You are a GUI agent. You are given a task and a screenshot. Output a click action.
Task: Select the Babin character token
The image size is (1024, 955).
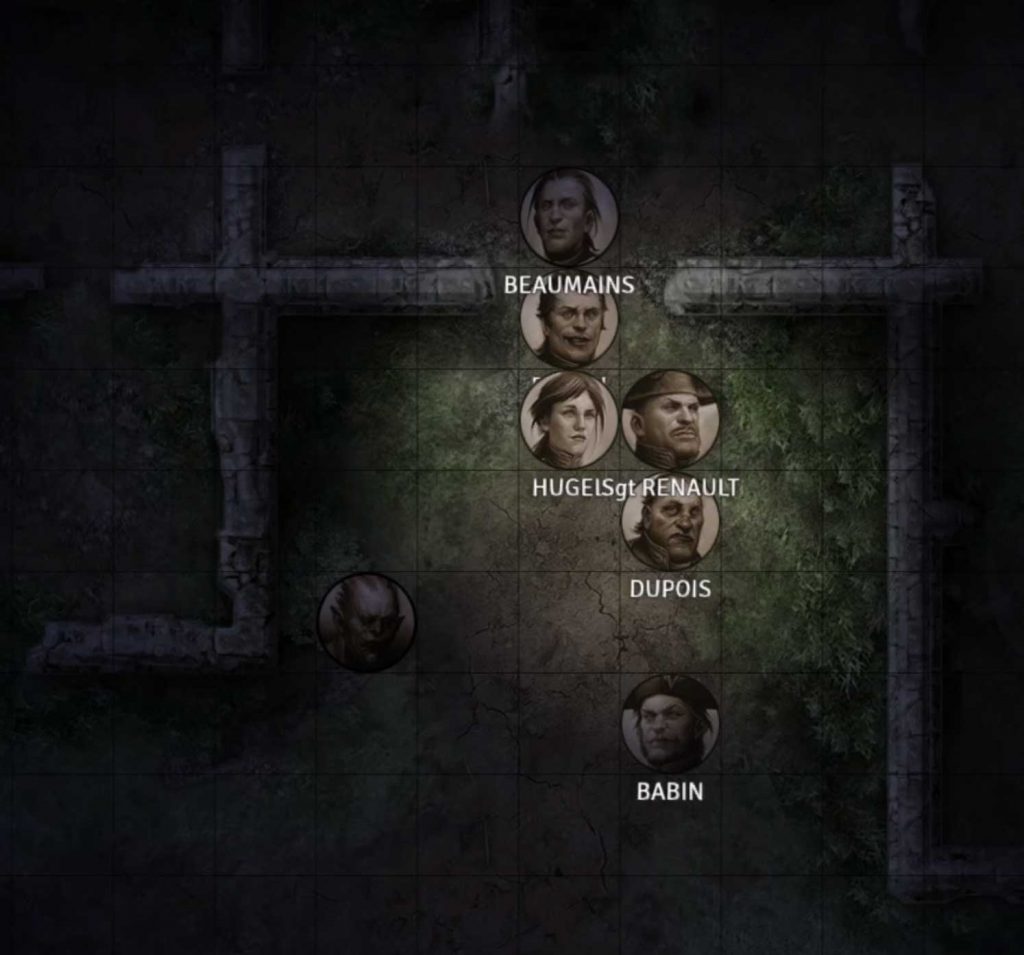[x=670, y=723]
